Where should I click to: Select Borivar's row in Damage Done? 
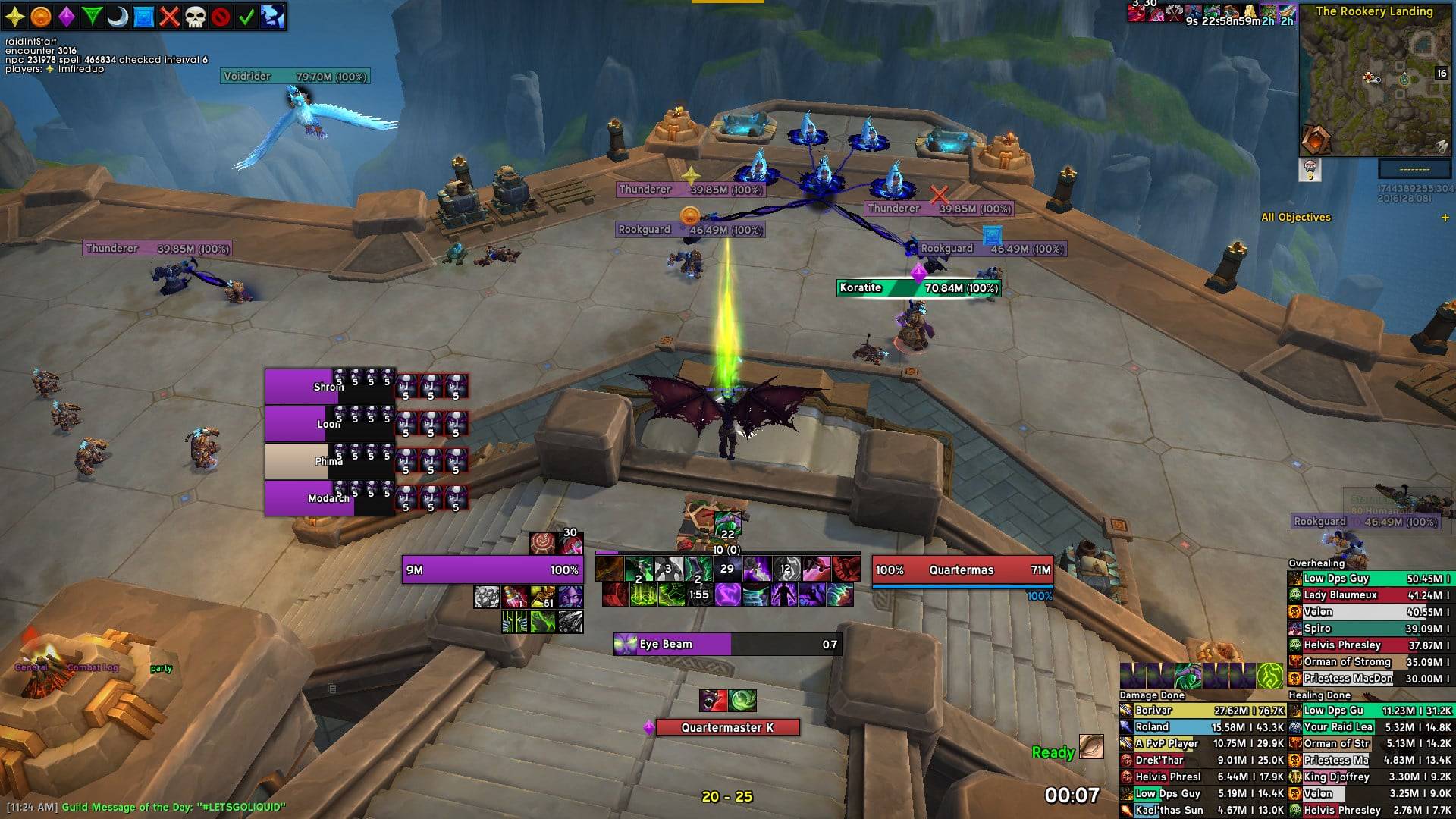(x=1202, y=711)
